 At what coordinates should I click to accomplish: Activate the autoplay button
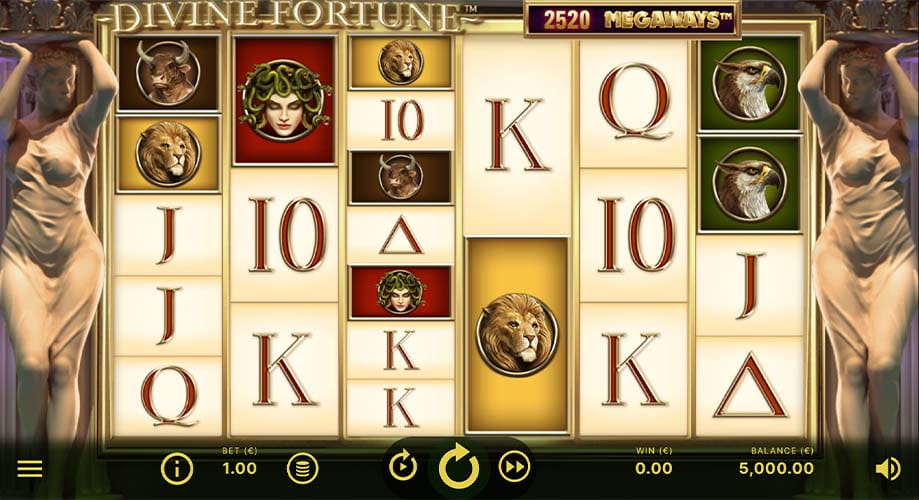coord(403,467)
